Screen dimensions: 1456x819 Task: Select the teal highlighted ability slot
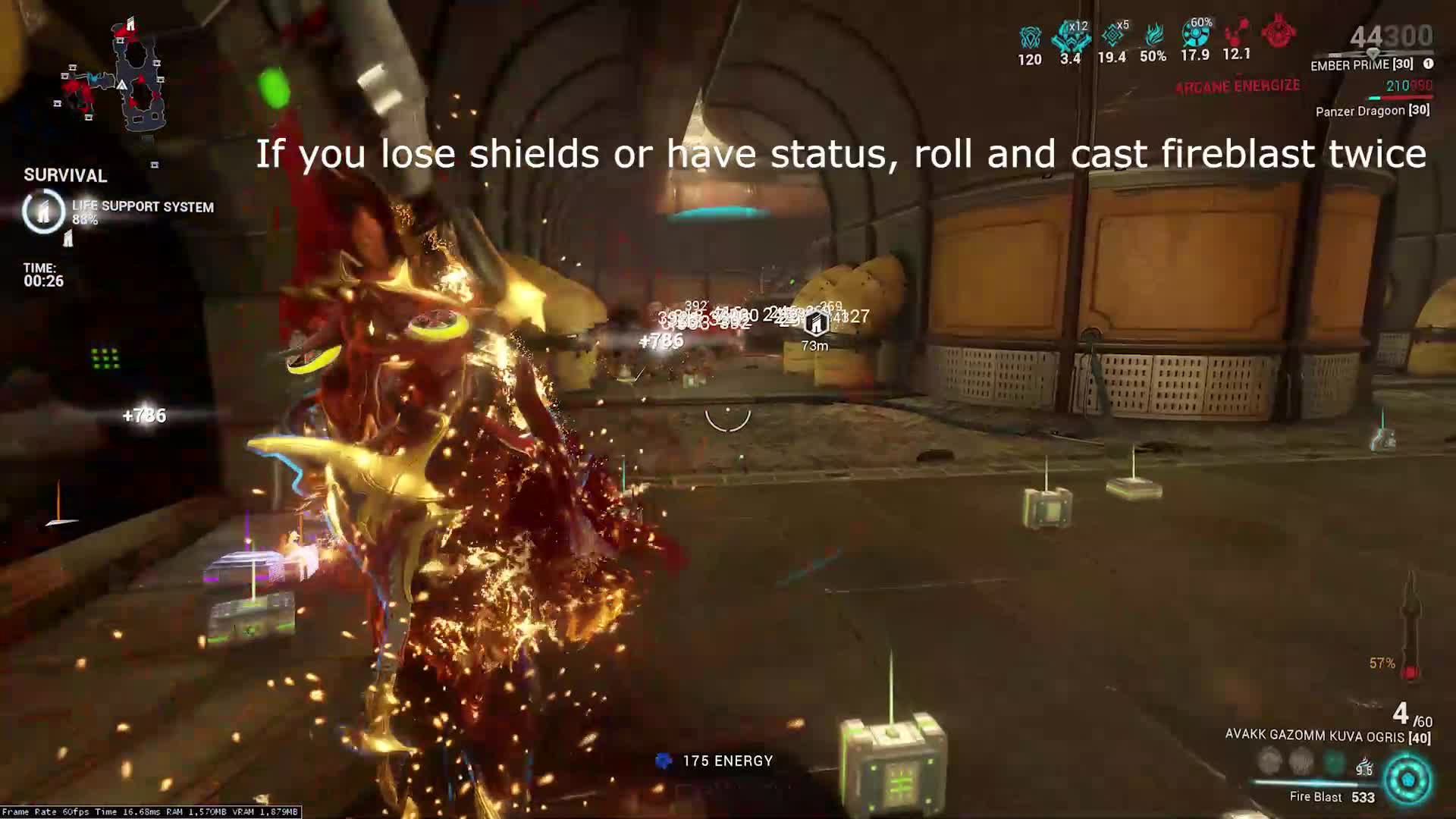pos(1334,761)
